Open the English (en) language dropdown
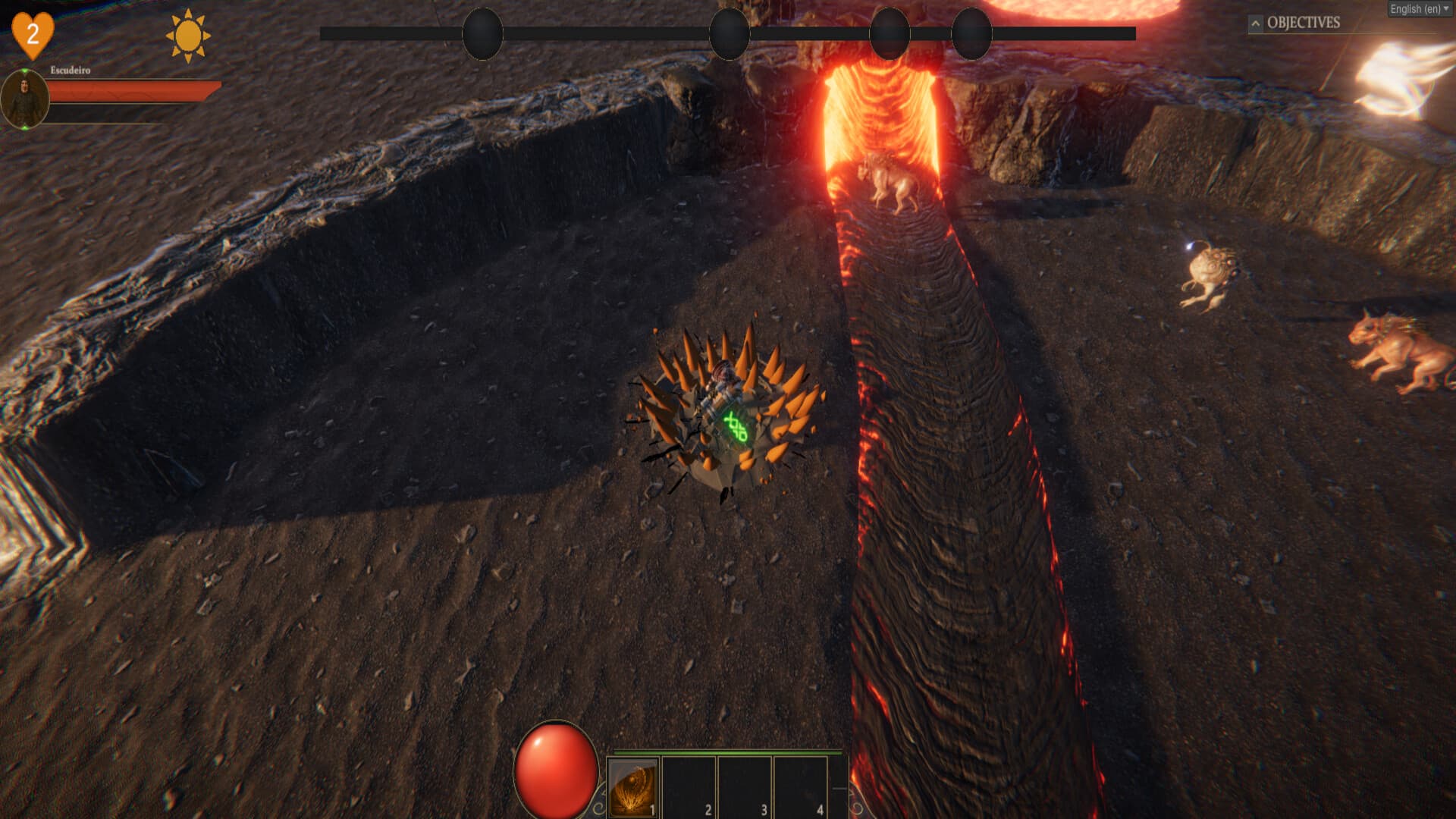Viewport: 1456px width, 819px height. (1419, 8)
